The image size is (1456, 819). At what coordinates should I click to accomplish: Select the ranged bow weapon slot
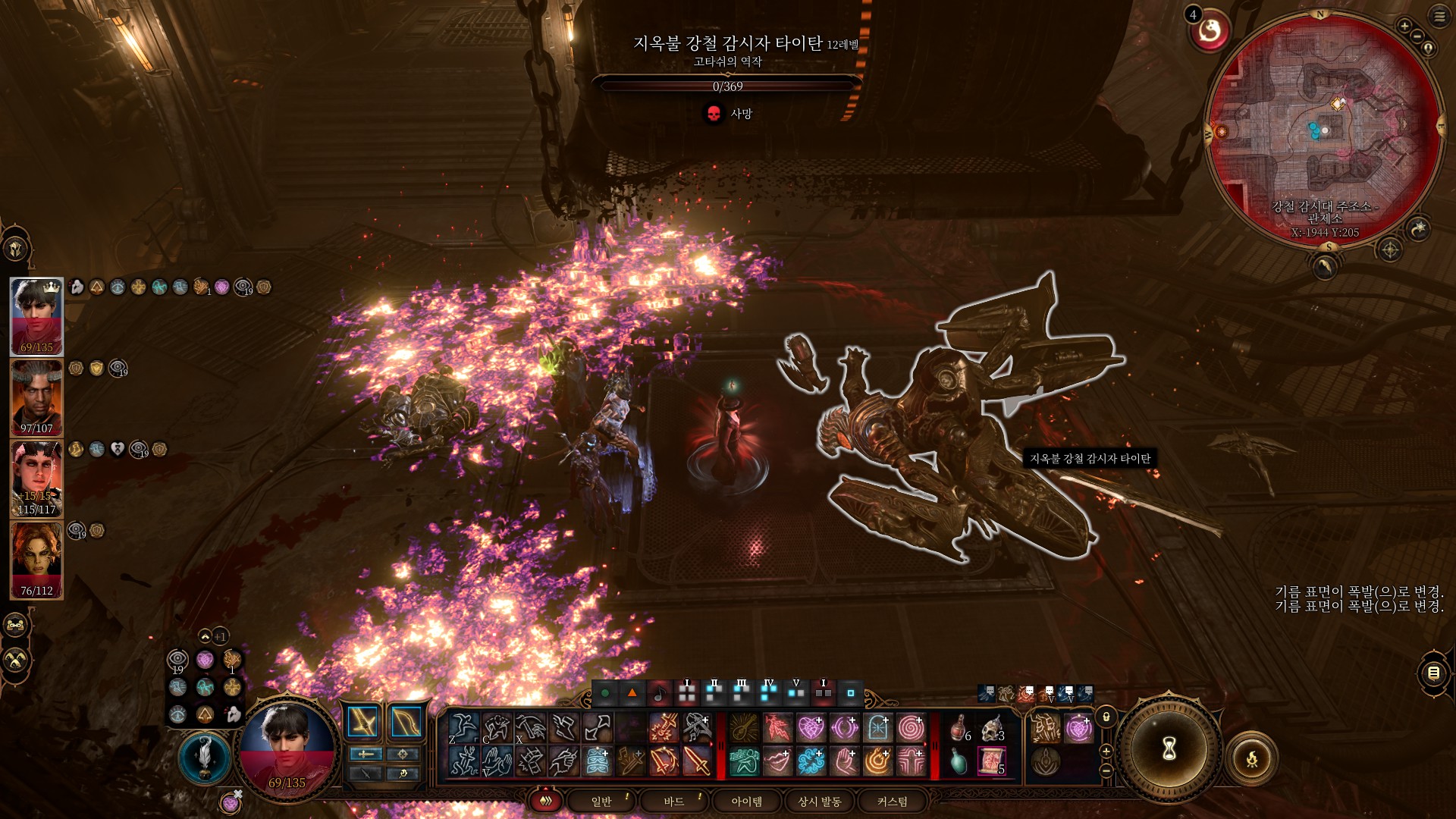(x=405, y=722)
